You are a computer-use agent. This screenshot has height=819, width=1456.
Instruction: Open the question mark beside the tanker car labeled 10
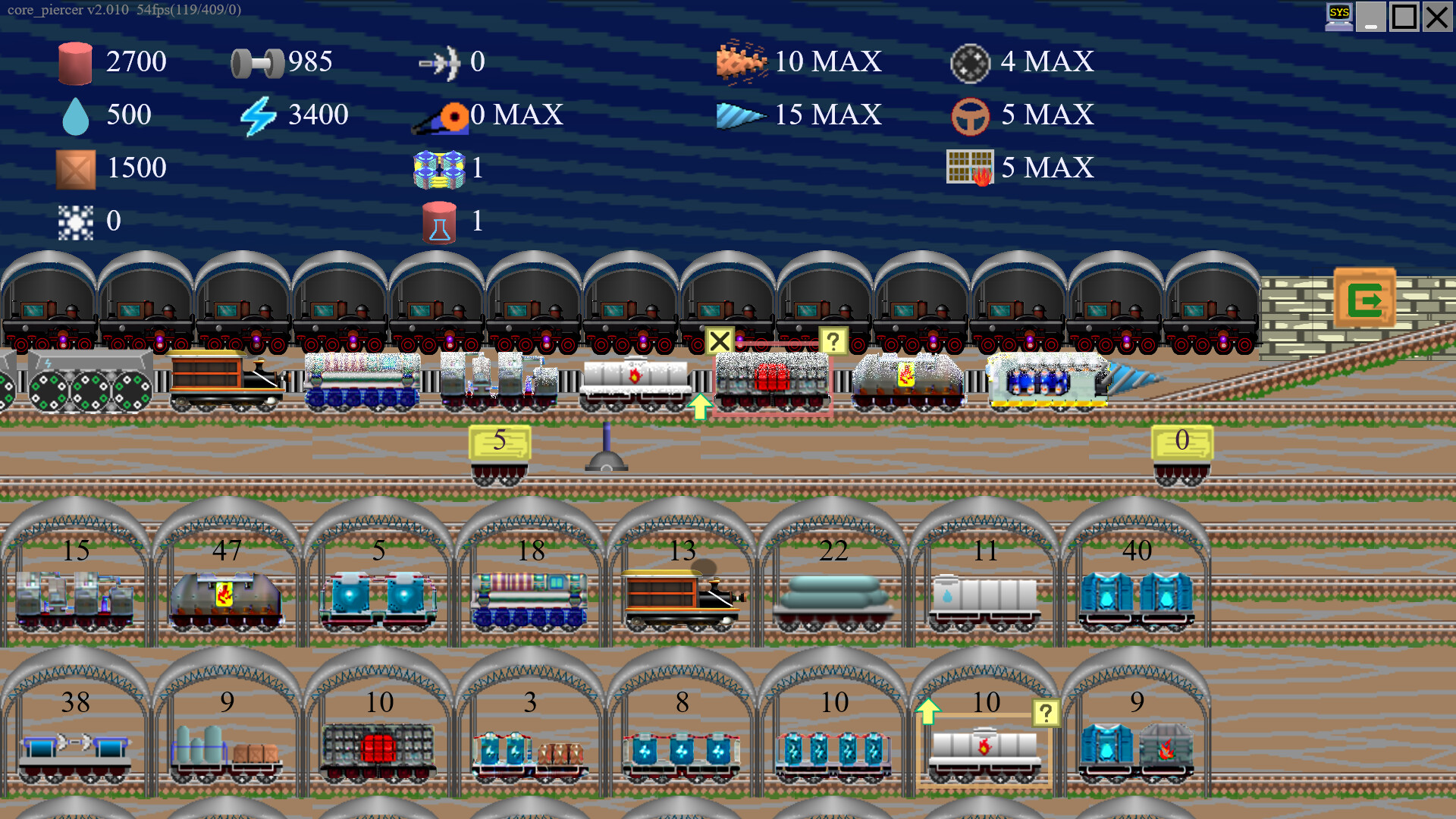click(x=1045, y=711)
